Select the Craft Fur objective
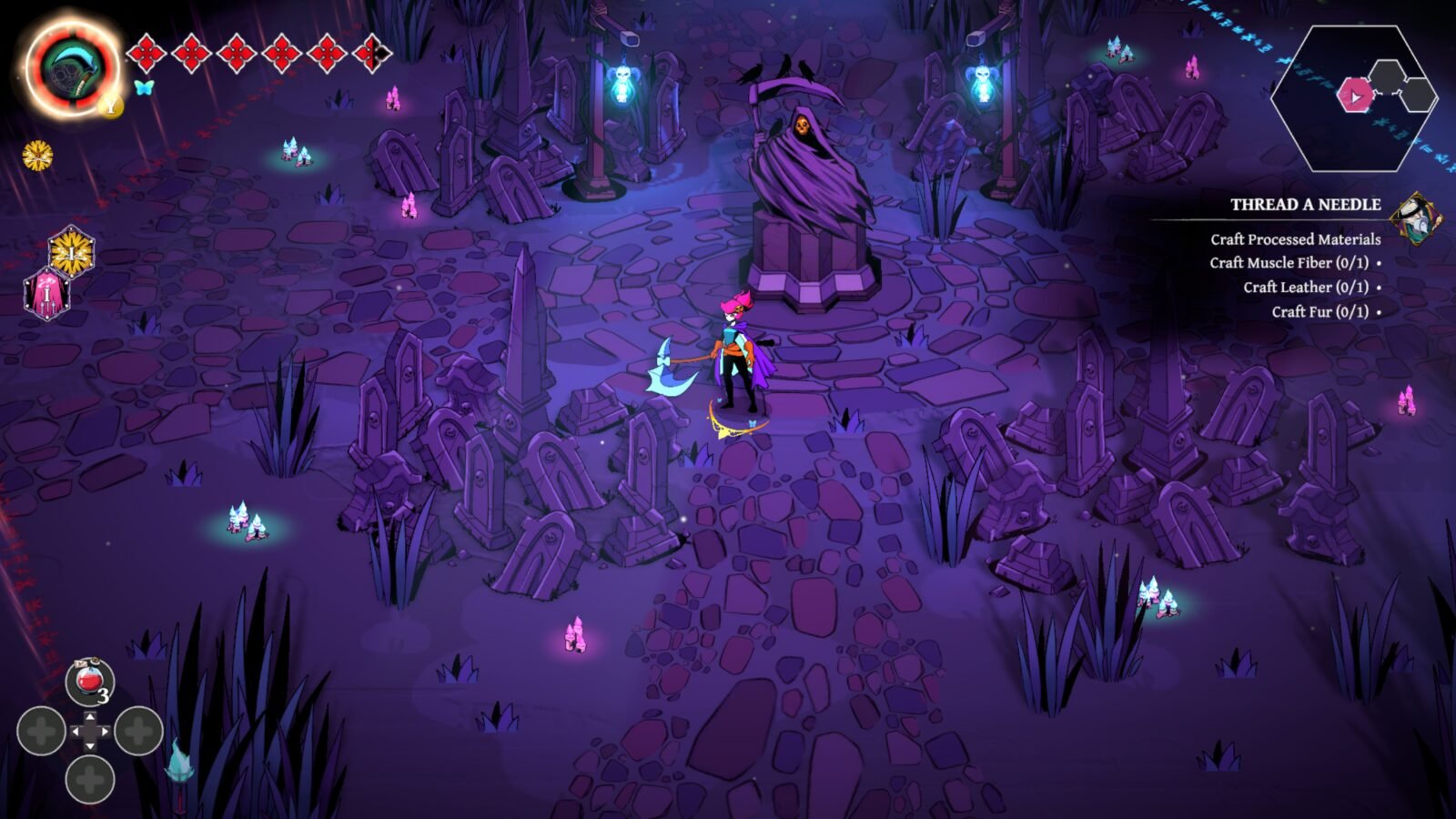 [x=1319, y=312]
